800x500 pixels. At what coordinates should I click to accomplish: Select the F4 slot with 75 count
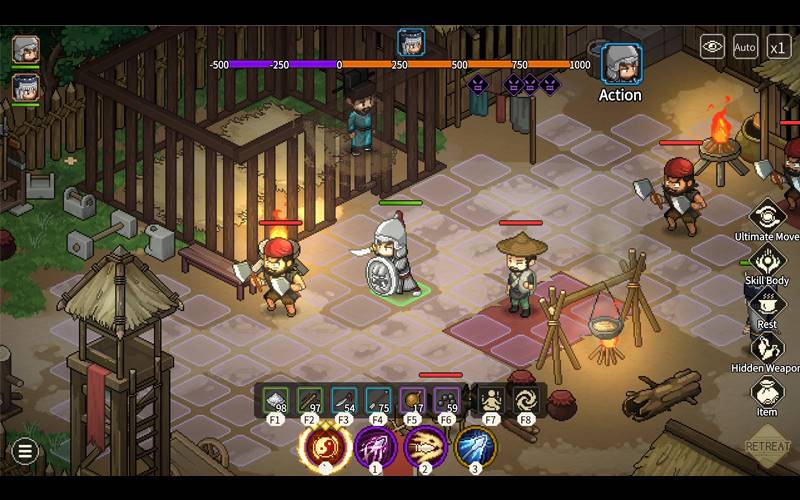coord(378,400)
